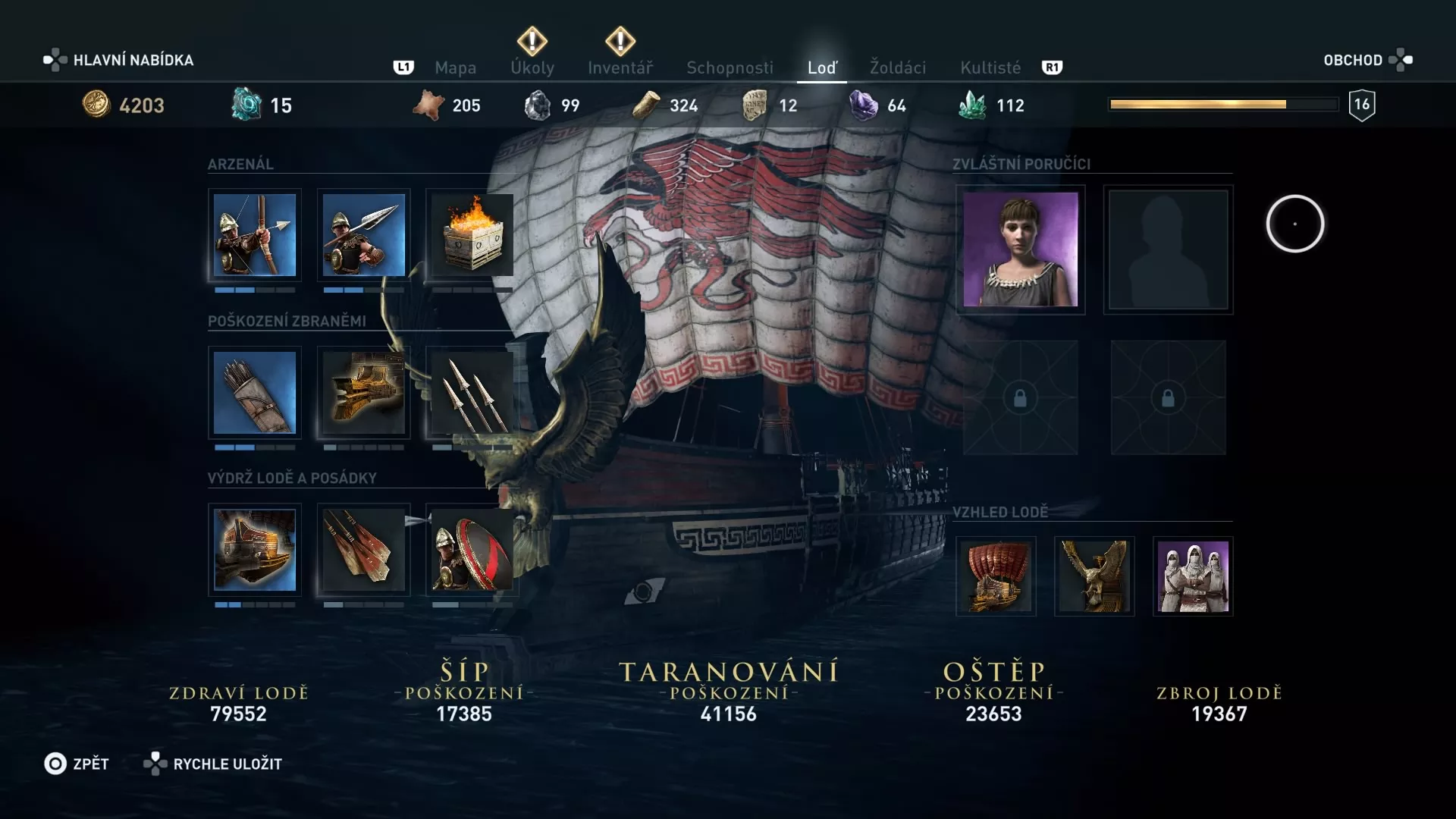Open the javelin tips upgrade icon
This screenshot has width=1456, height=819.
click(472, 393)
